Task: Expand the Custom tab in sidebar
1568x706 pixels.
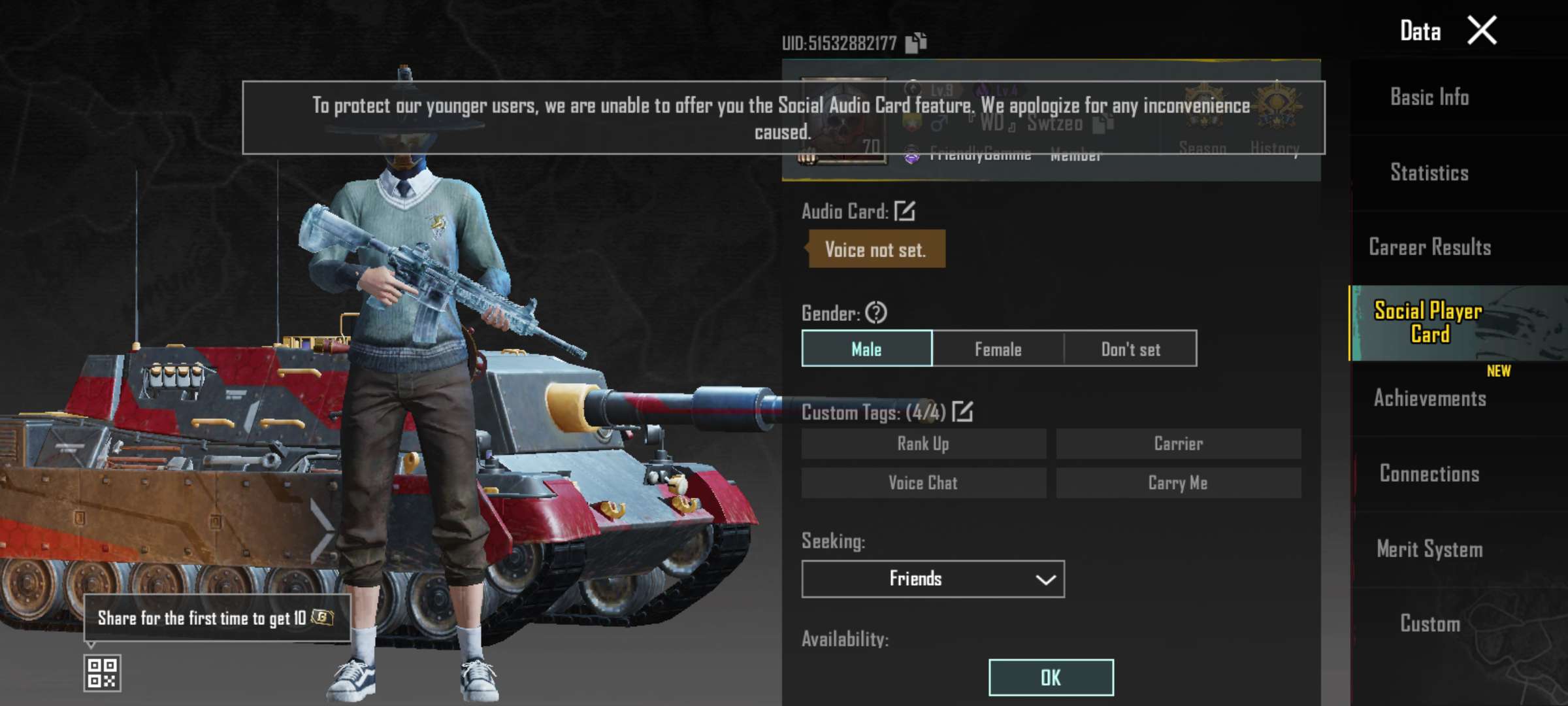Action: point(1430,624)
